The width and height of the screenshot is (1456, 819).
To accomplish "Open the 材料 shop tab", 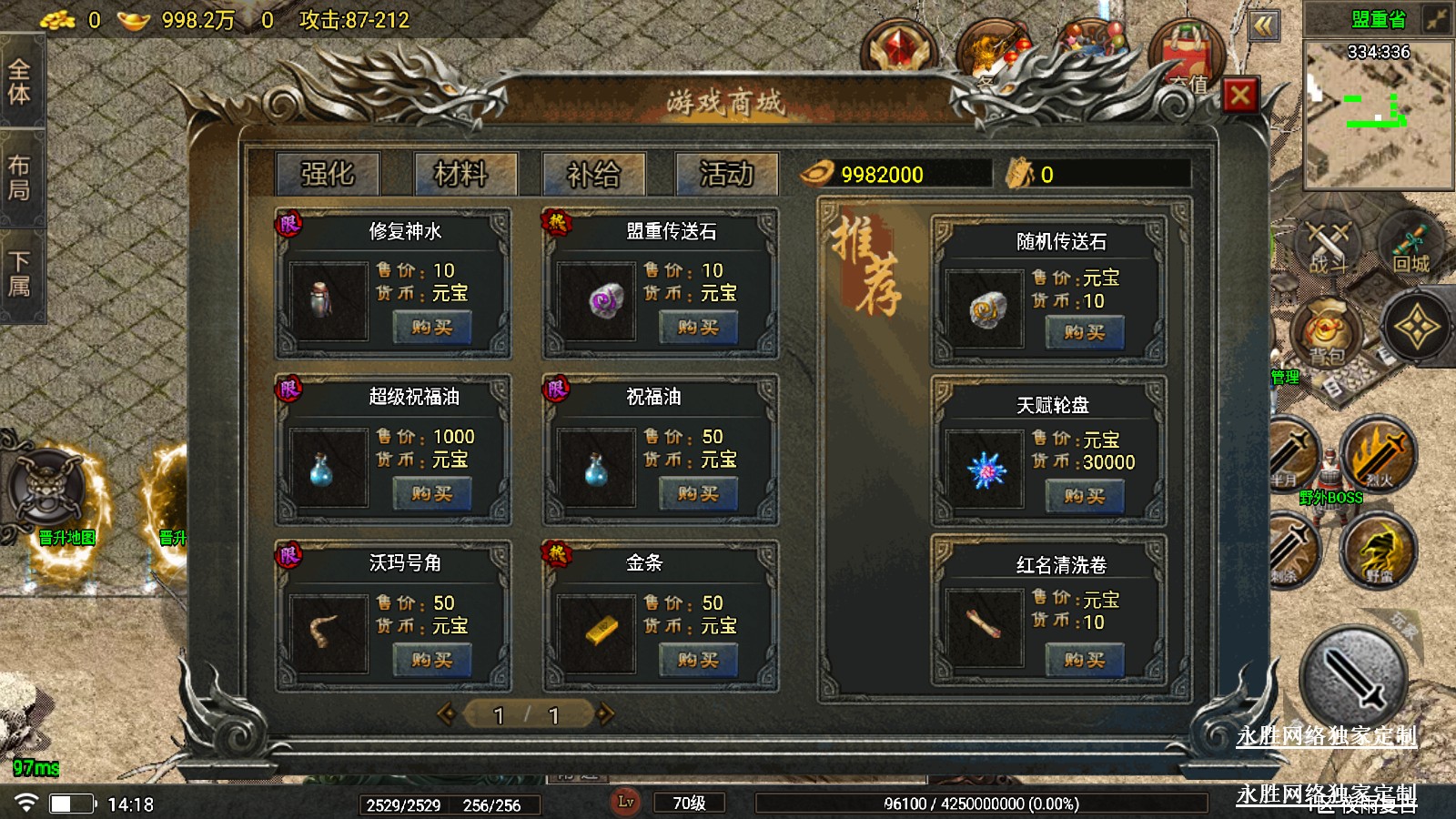I will (460, 173).
